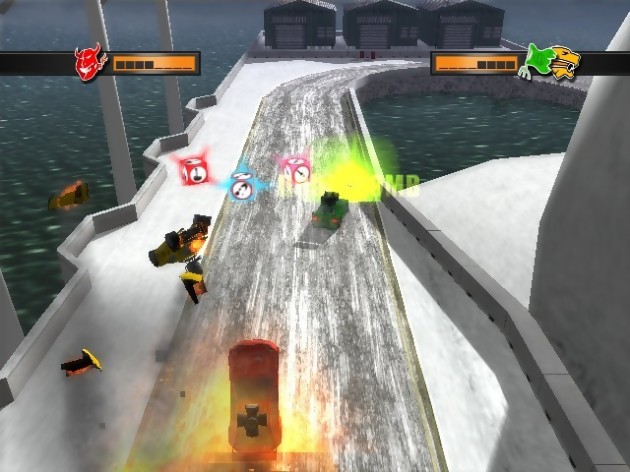The width and height of the screenshot is (630, 472).
Task: Select the green monster team icon
Action: [536, 63]
